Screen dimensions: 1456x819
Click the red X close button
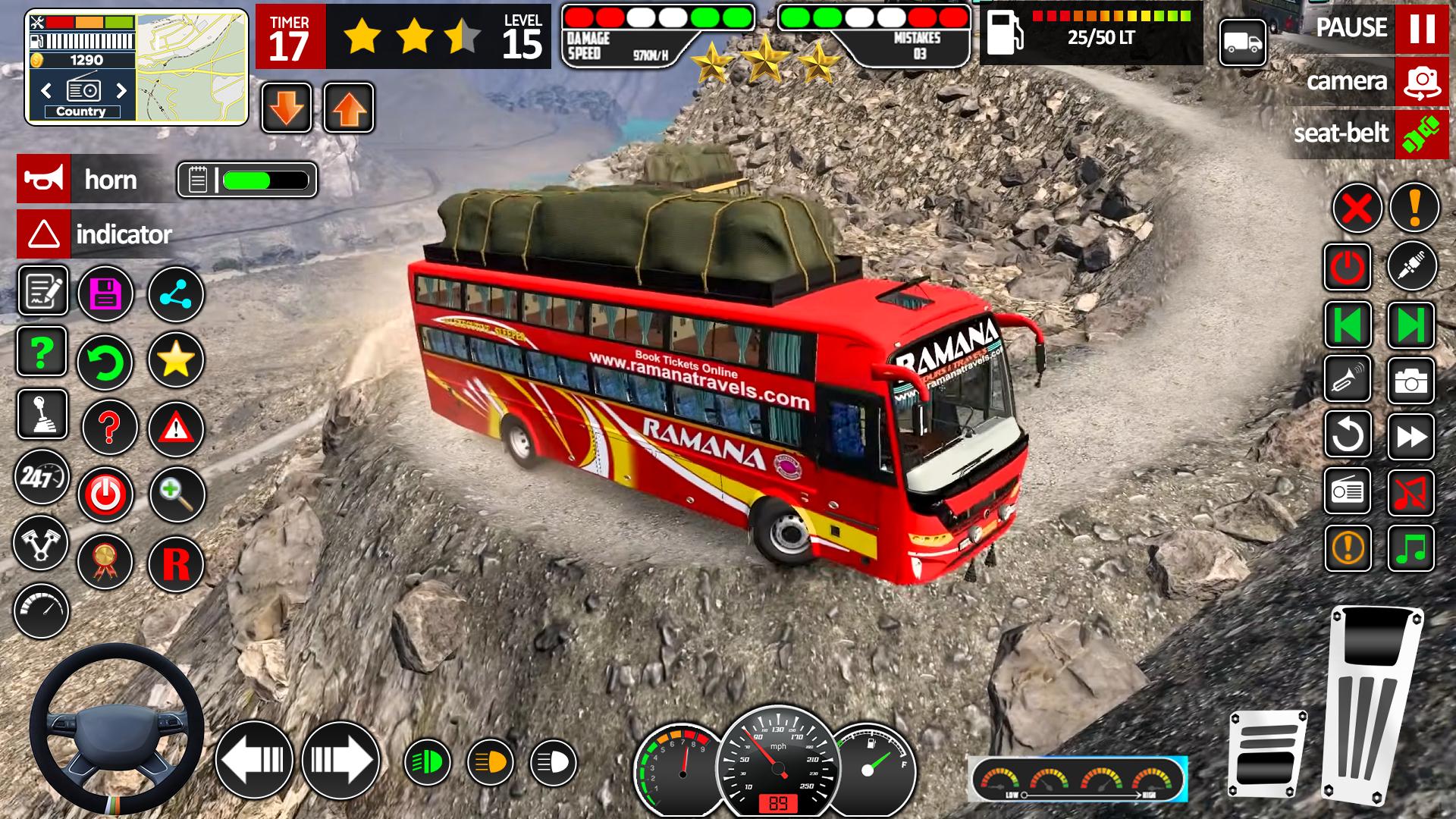(1357, 208)
